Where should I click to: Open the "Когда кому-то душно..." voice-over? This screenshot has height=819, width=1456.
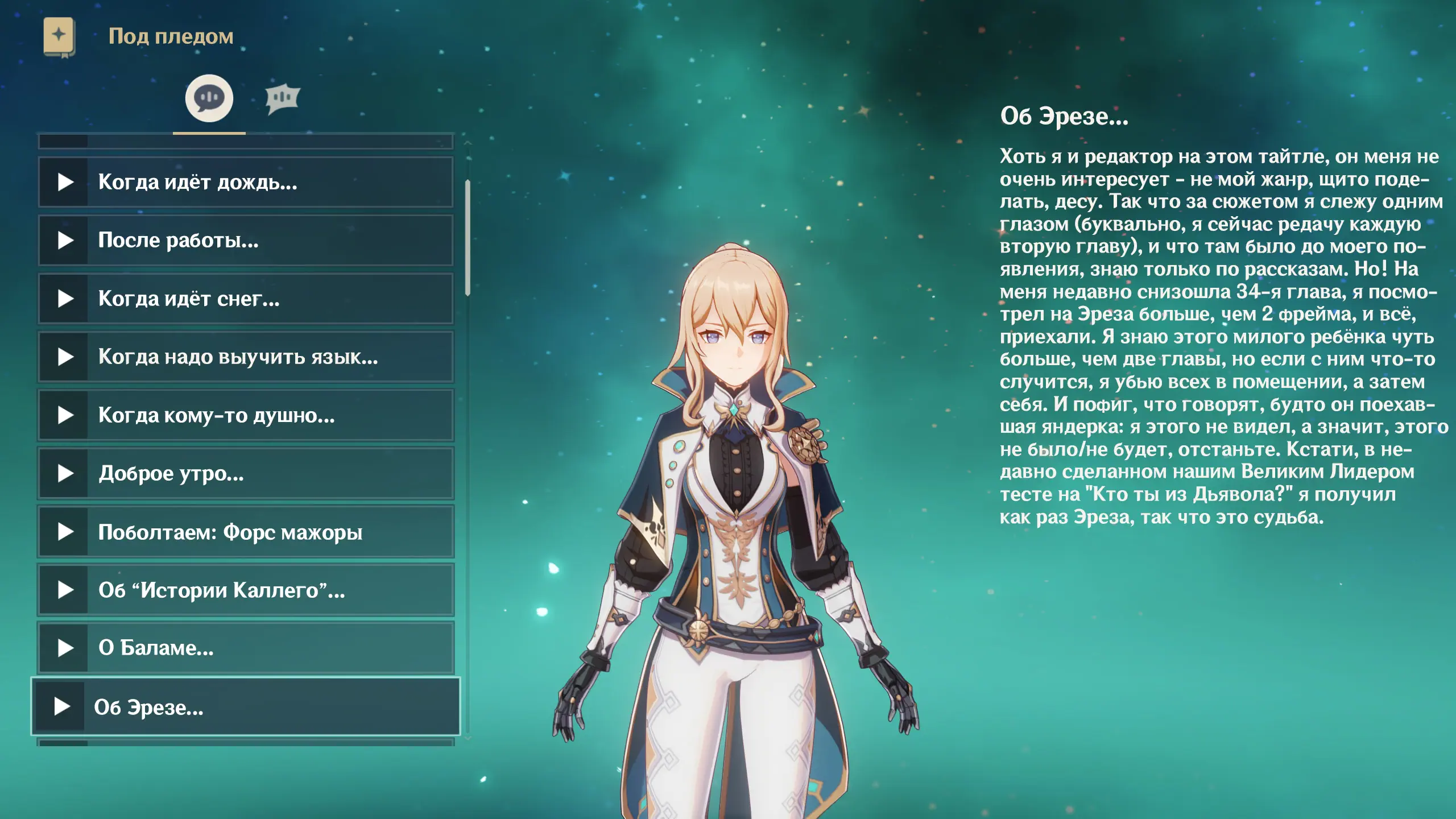pyautogui.click(x=246, y=415)
